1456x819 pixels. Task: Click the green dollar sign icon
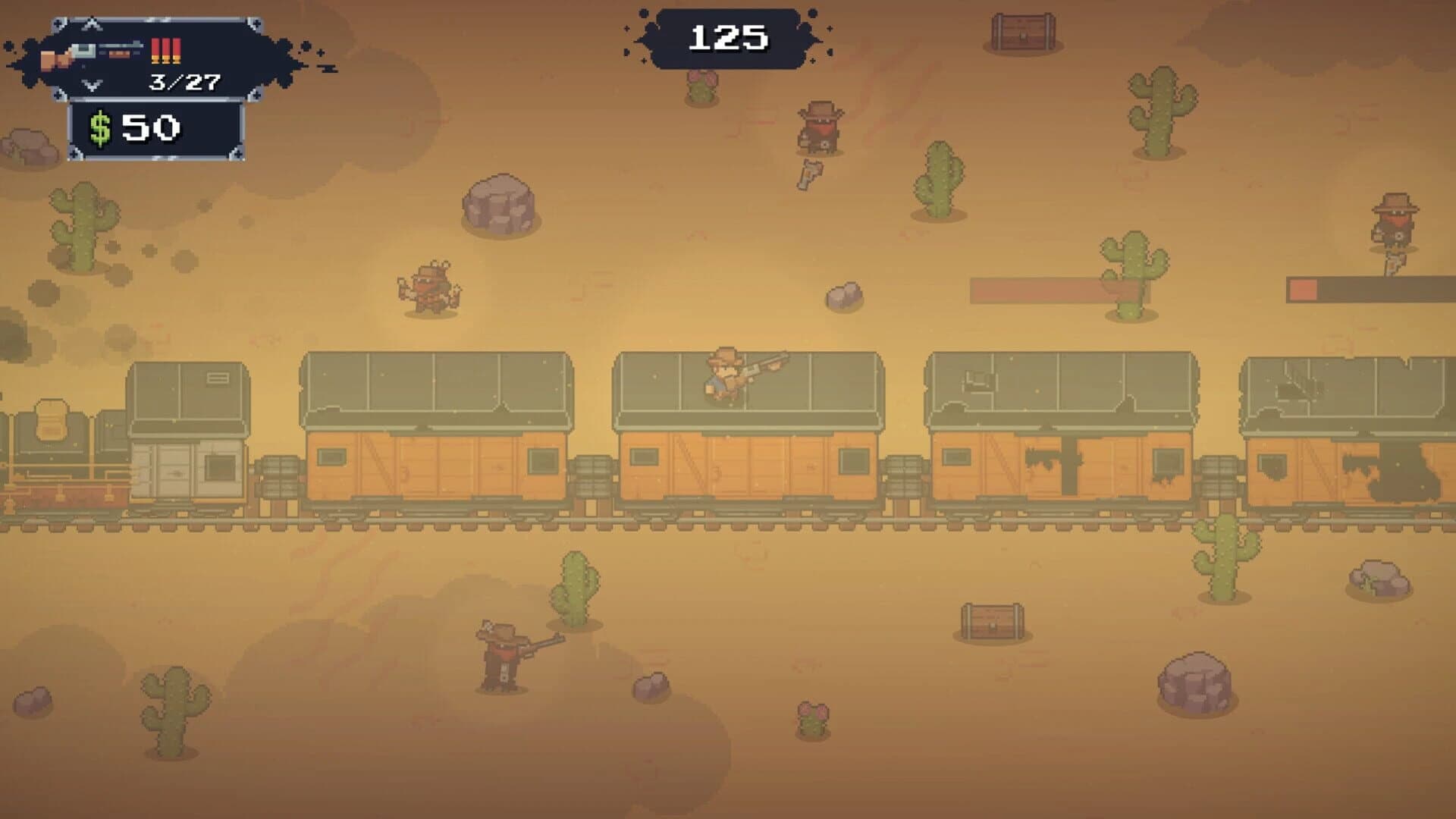(99, 125)
